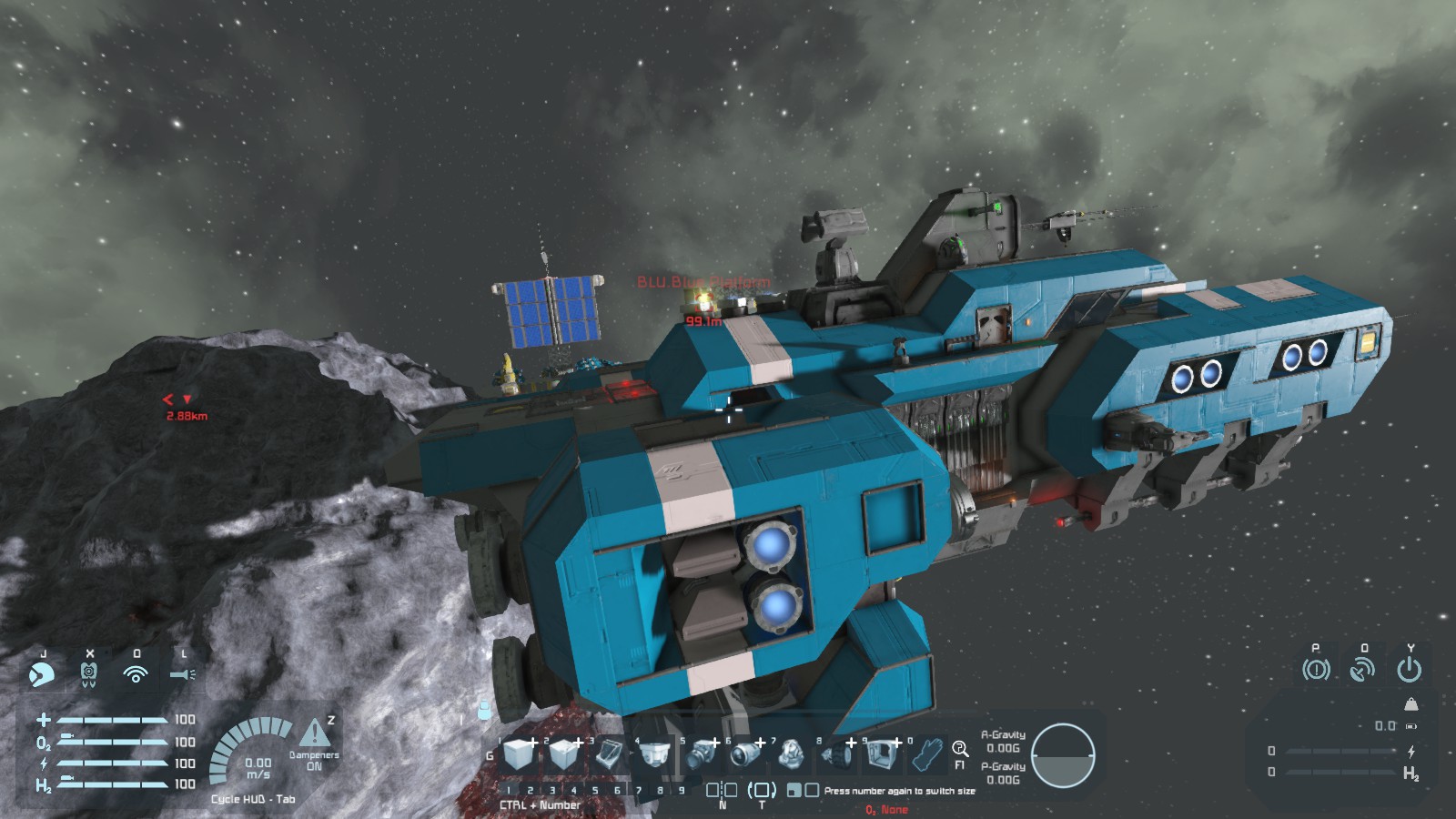Select the white dome block slot
The width and height of the screenshot is (1456, 819).
[x=653, y=754]
